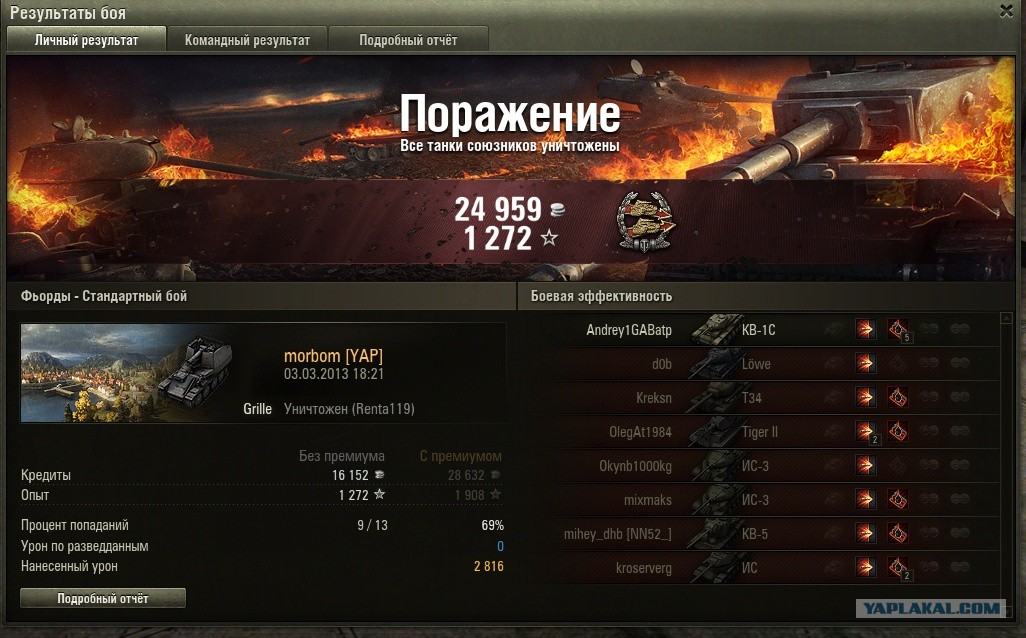
Task: Click the Подробный отчёт button below stats
Action: coord(103,598)
